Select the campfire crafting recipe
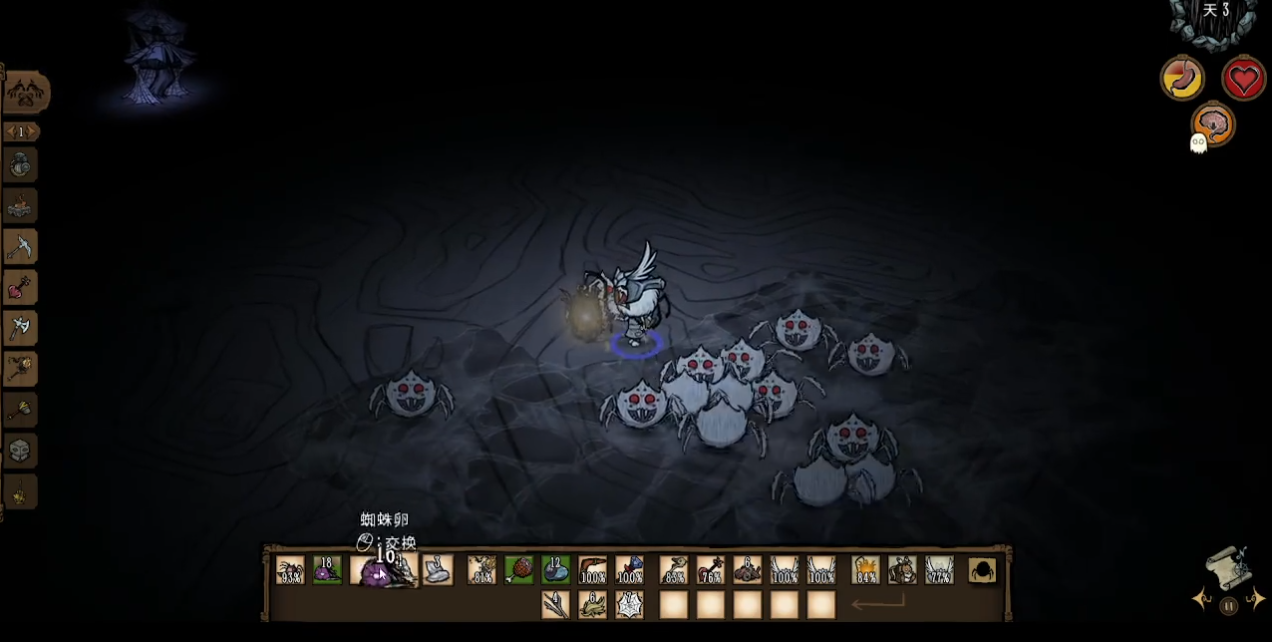This screenshot has width=1272, height=642. tap(20, 206)
